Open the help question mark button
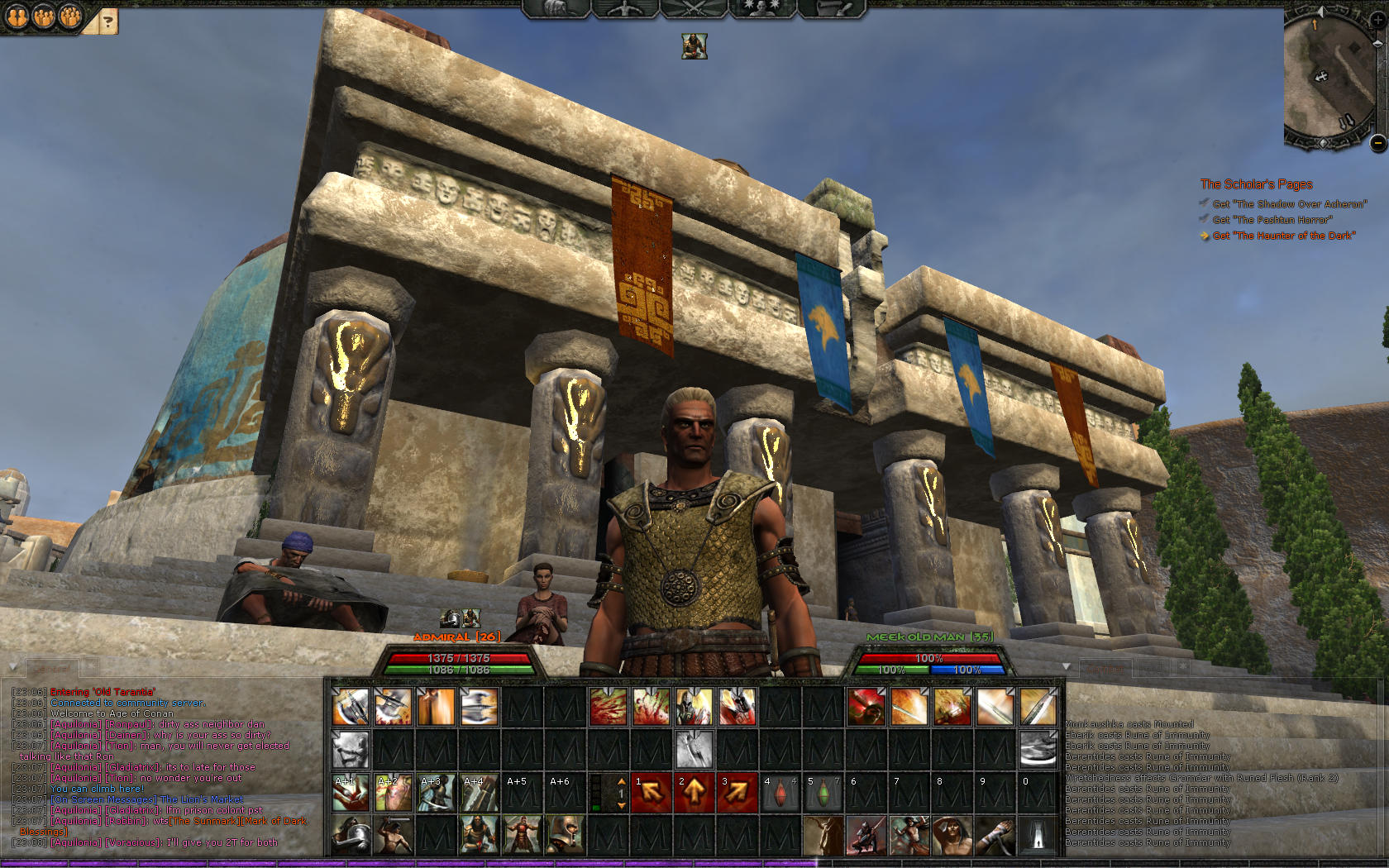Image resolution: width=1389 pixels, height=868 pixels. 108,21
